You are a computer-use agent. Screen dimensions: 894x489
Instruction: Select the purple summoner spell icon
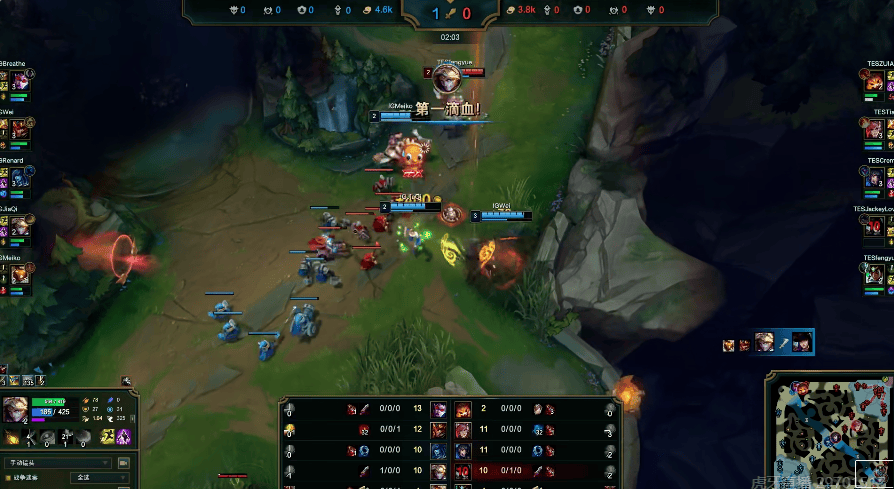point(125,437)
